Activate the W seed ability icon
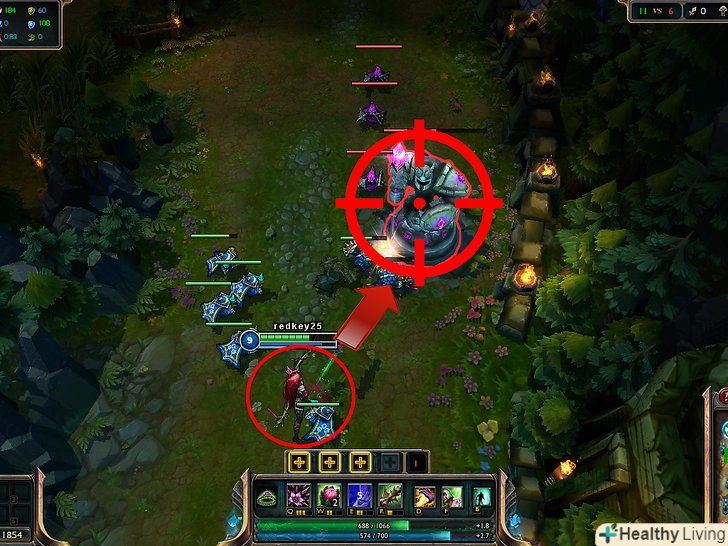This screenshot has width=728, height=546. click(x=330, y=496)
